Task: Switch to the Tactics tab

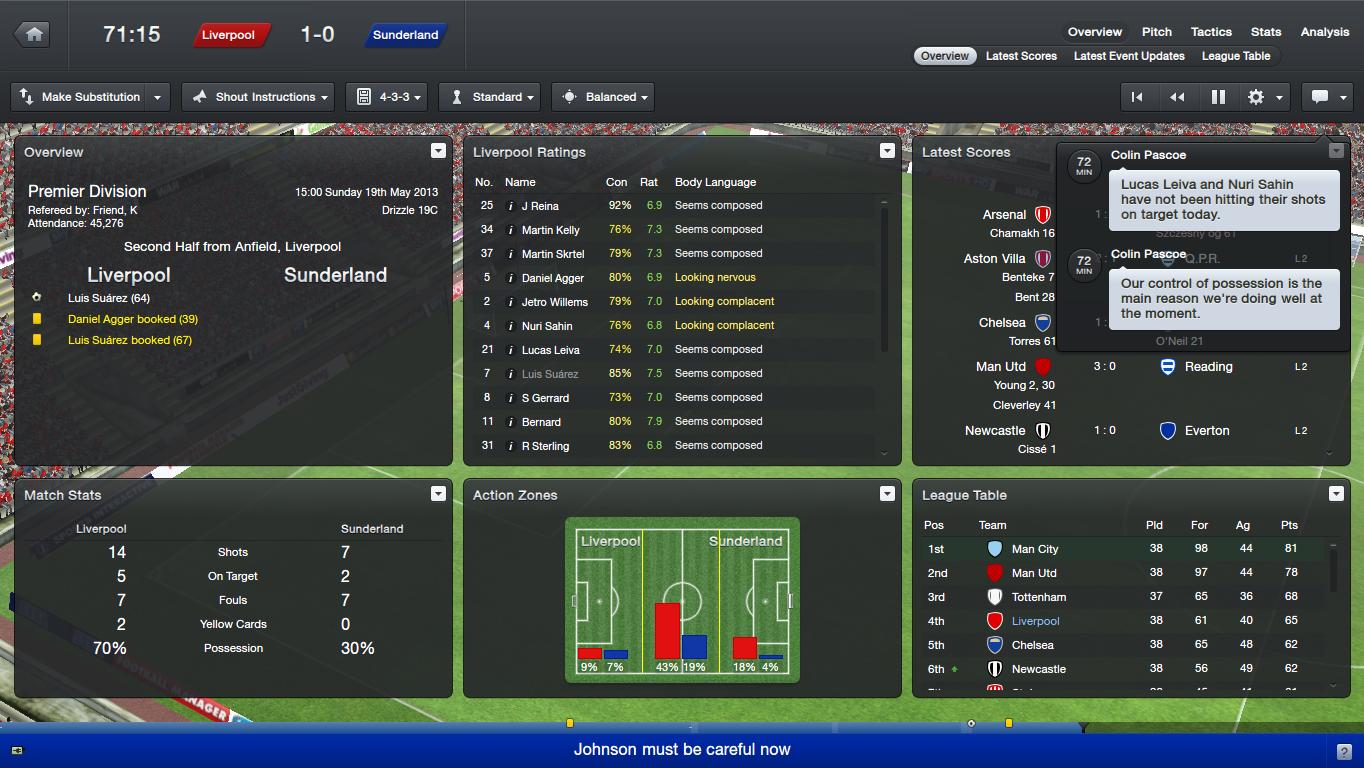Action: pos(1210,31)
